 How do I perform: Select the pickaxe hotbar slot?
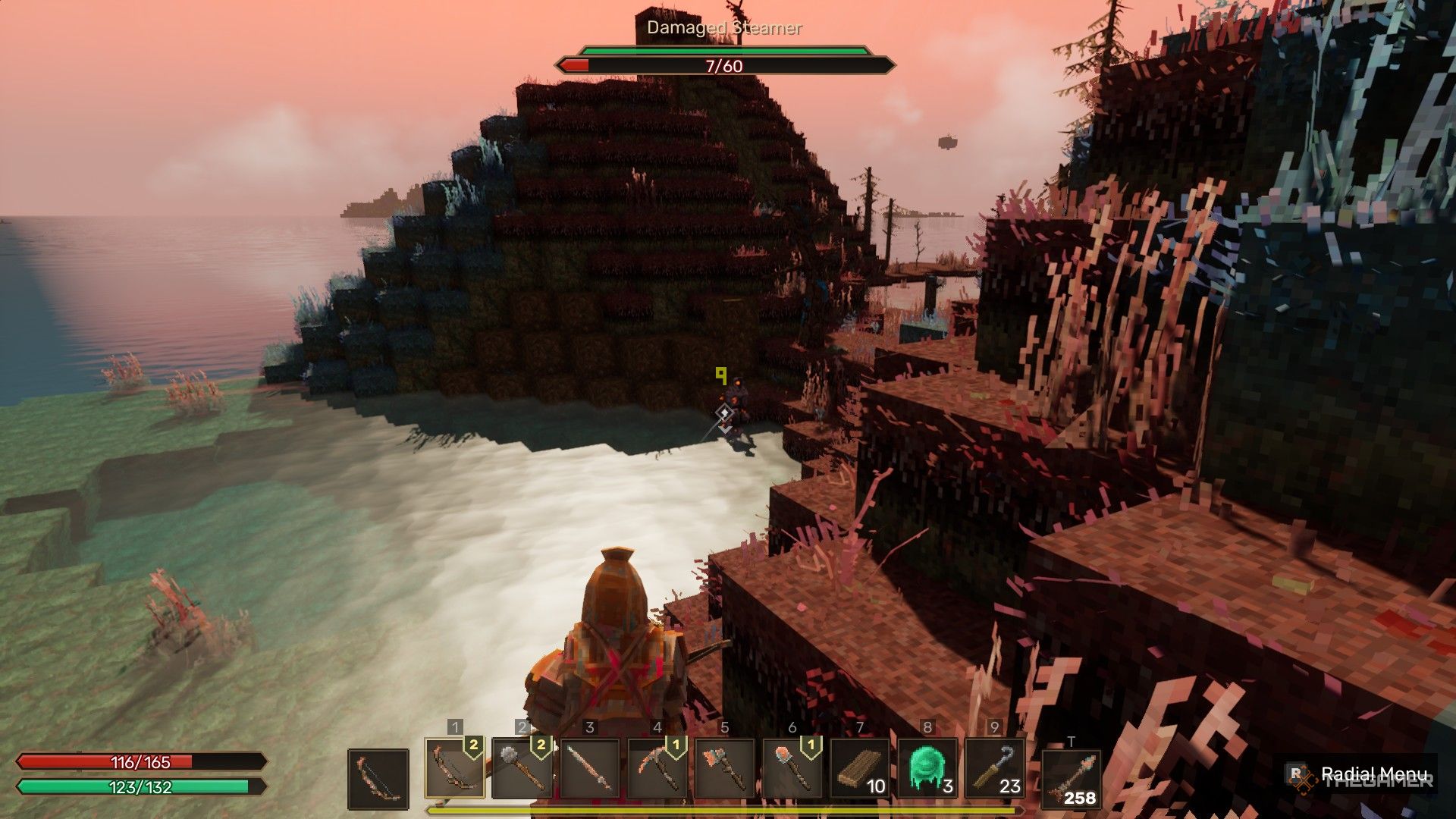(x=657, y=768)
